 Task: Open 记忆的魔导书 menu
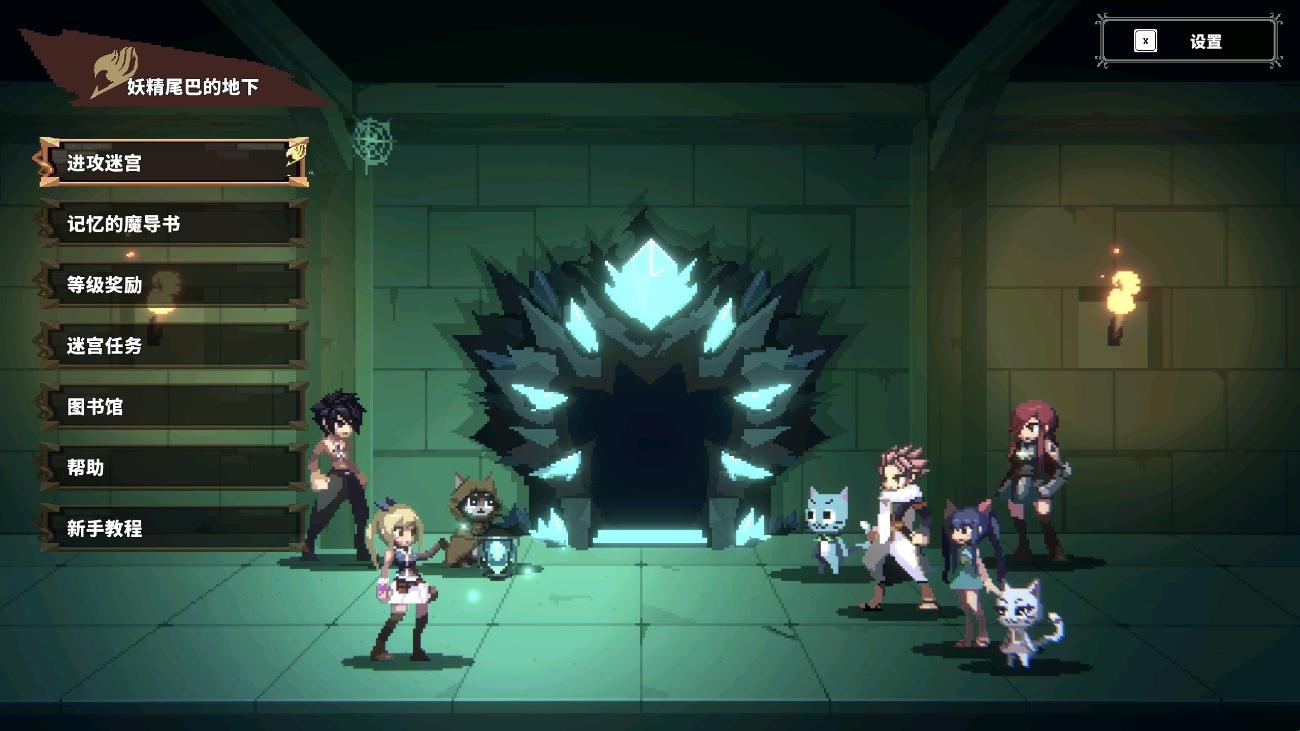click(x=172, y=224)
